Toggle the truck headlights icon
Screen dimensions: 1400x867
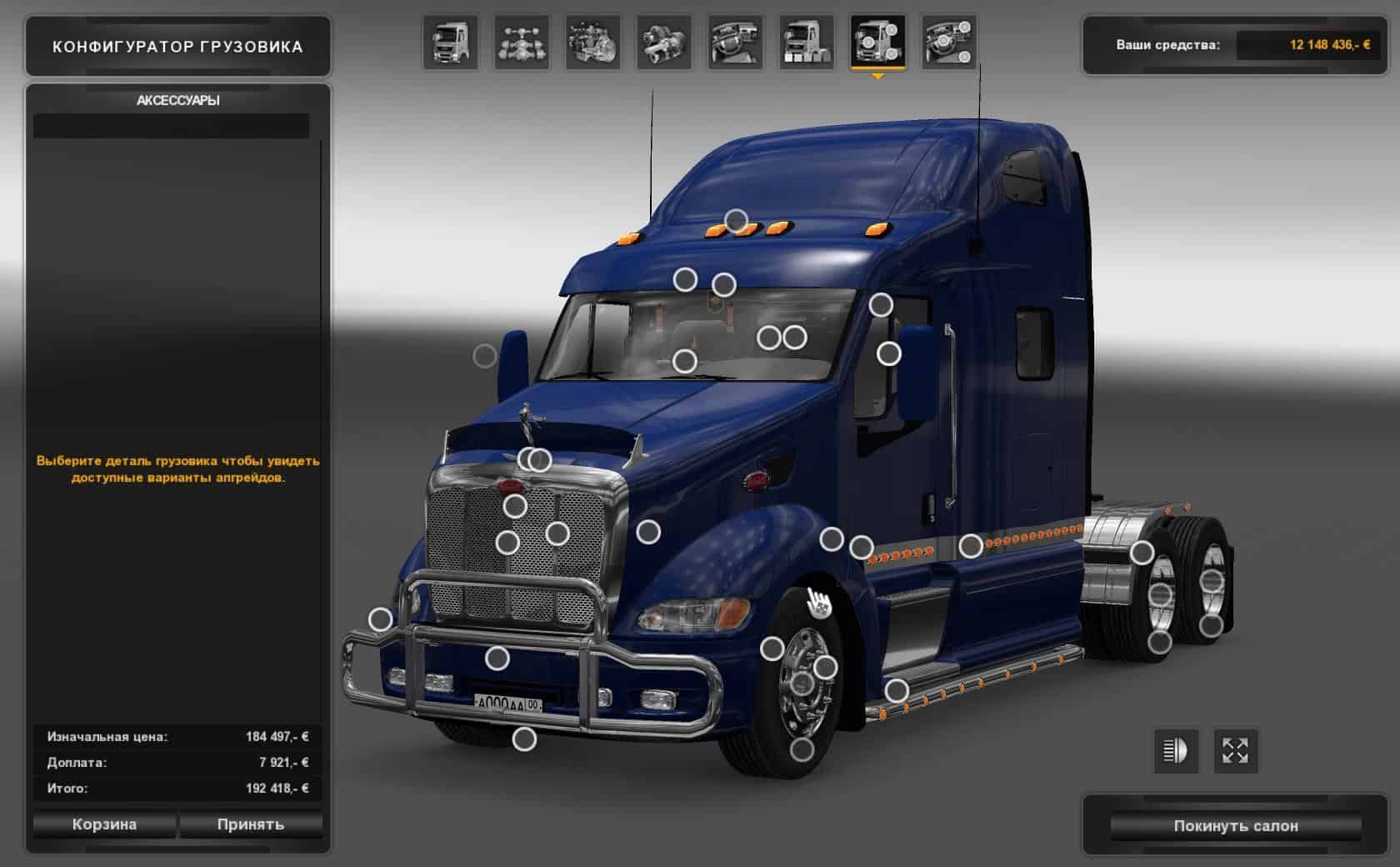pos(1175,750)
